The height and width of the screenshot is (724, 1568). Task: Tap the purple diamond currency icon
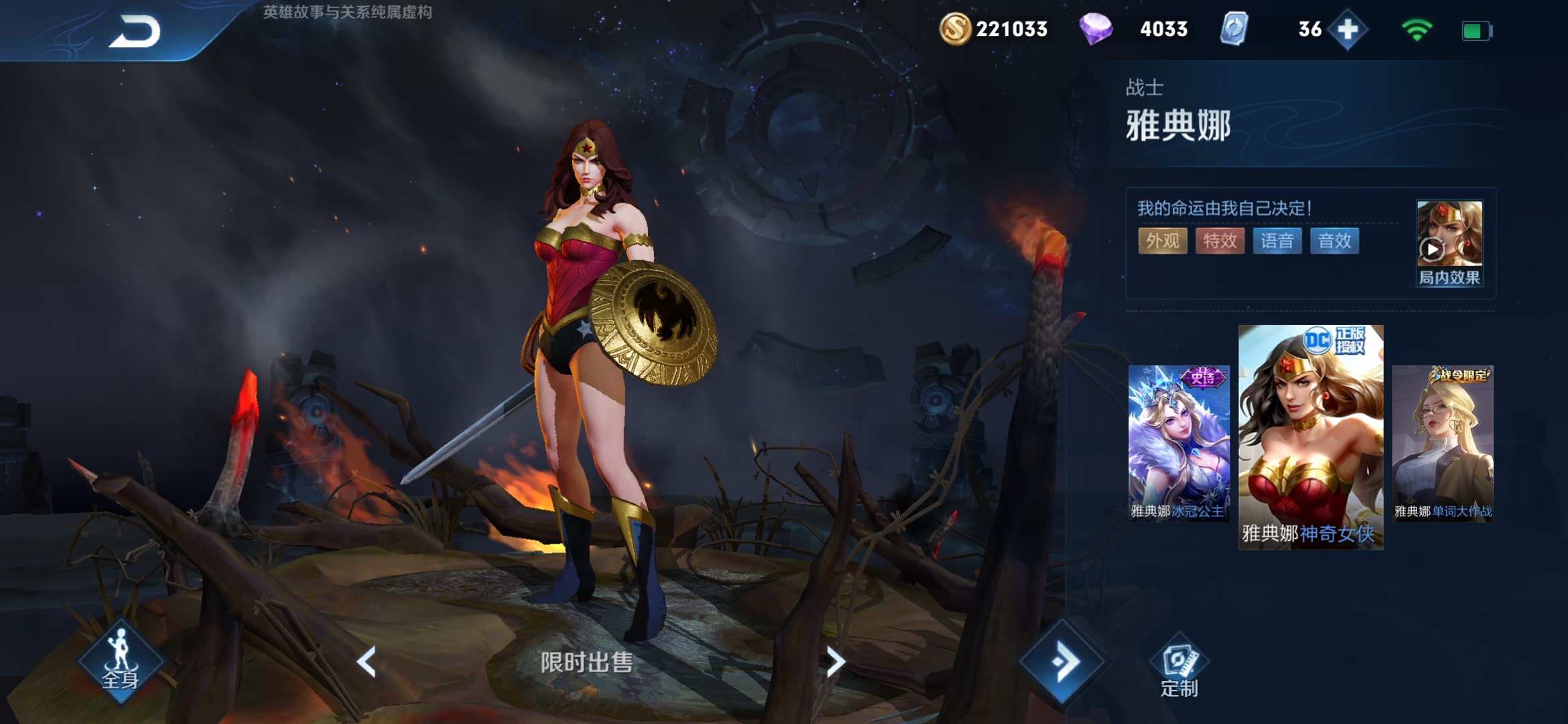pyautogui.click(x=1096, y=29)
